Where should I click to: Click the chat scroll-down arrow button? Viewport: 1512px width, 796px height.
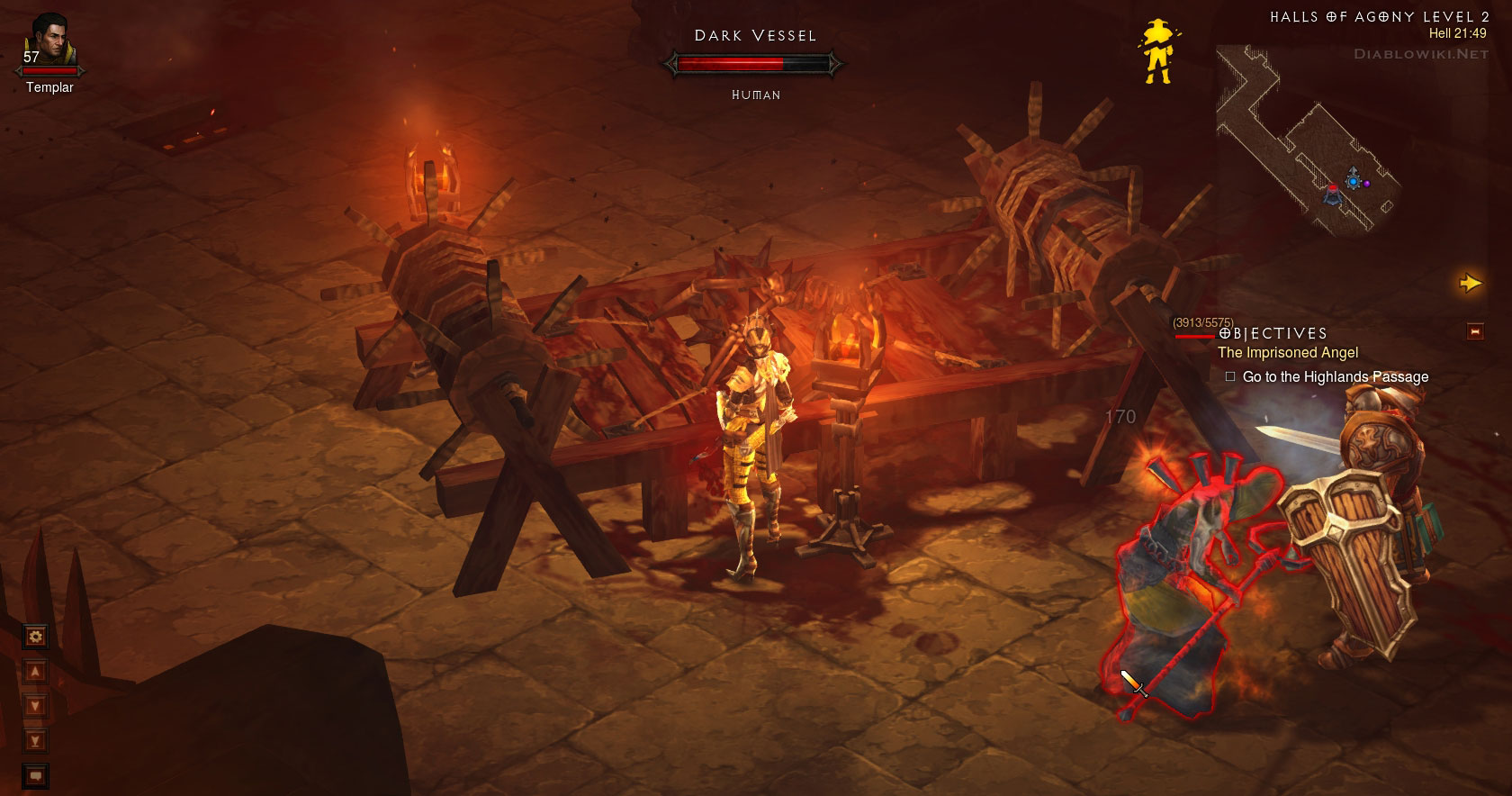click(x=36, y=706)
